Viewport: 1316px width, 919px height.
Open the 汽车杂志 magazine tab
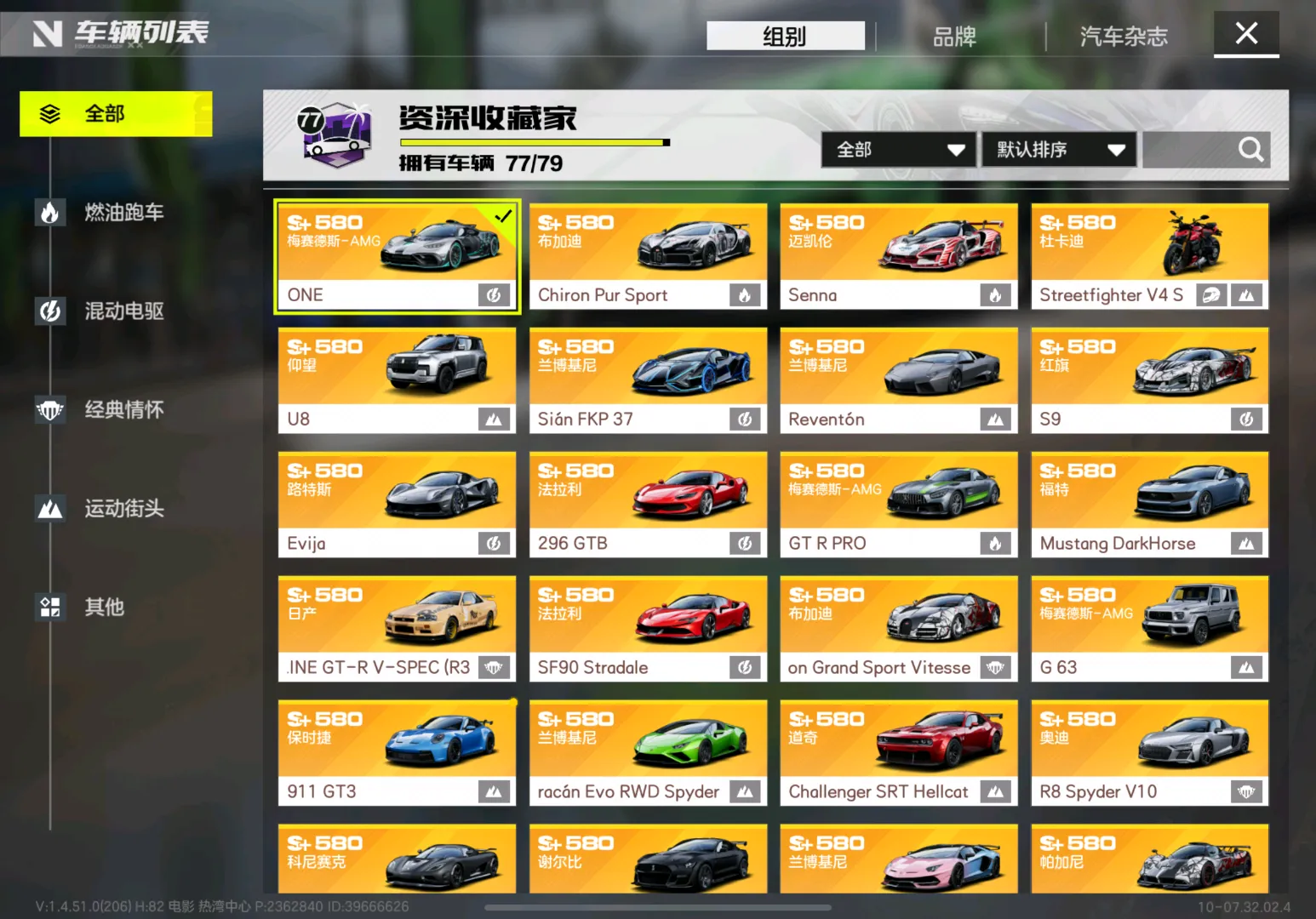click(x=1124, y=37)
